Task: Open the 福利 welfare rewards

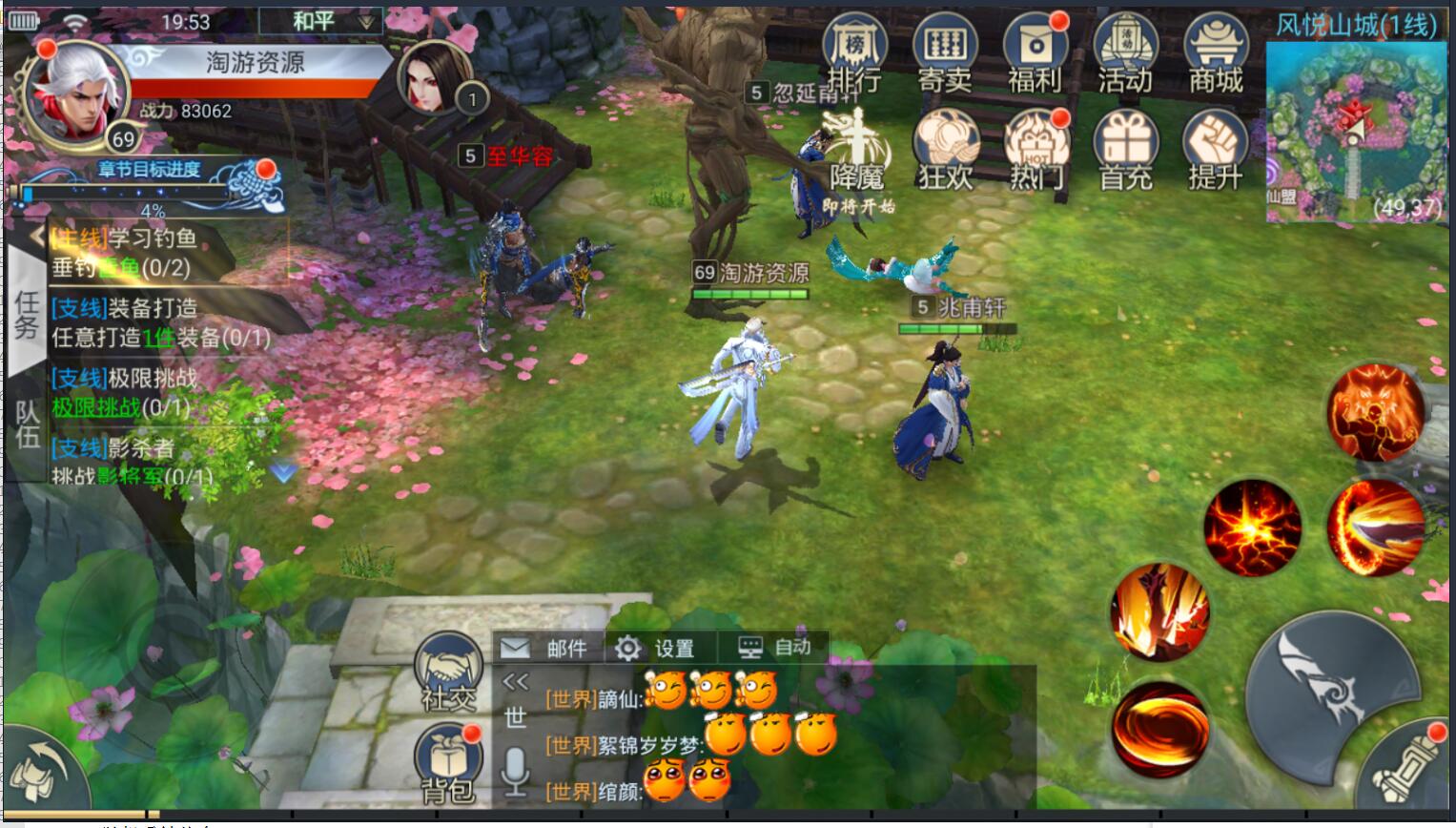Action: pyautogui.click(x=1035, y=53)
